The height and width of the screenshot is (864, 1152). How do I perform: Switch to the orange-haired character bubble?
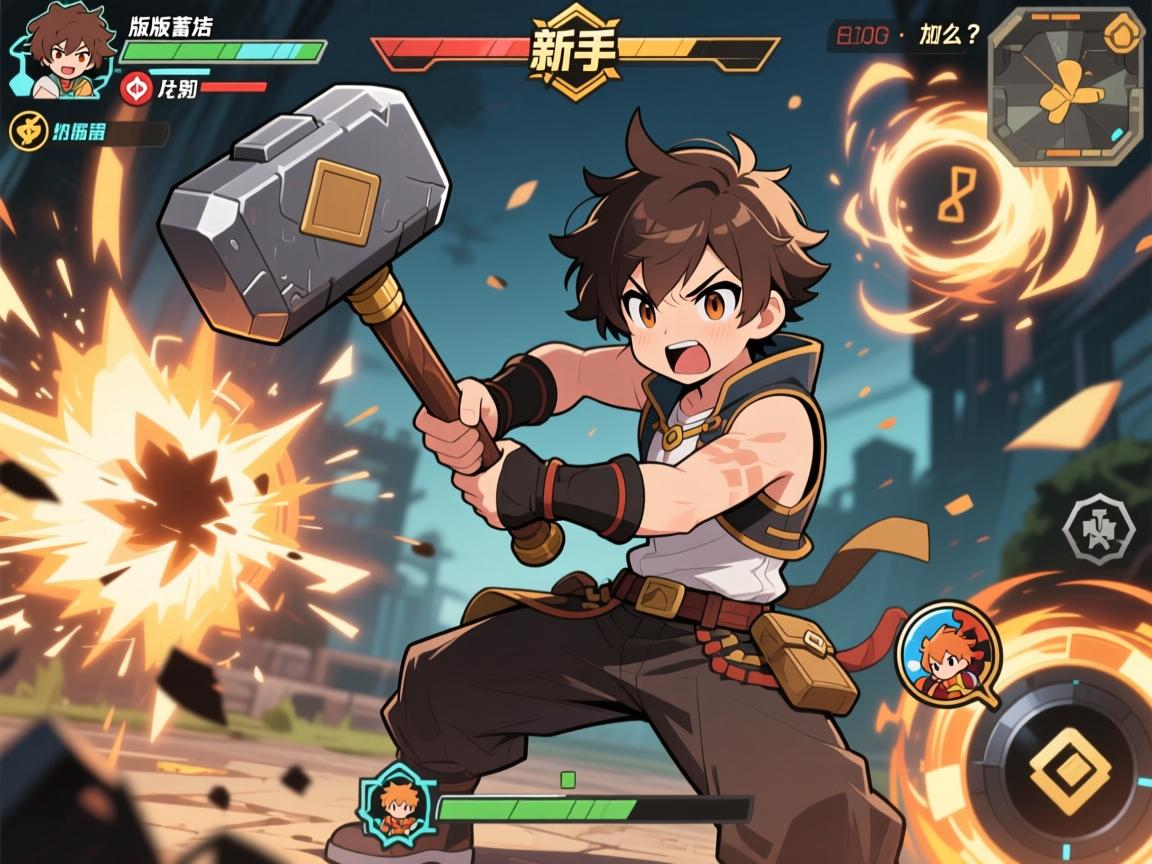[x=946, y=656]
